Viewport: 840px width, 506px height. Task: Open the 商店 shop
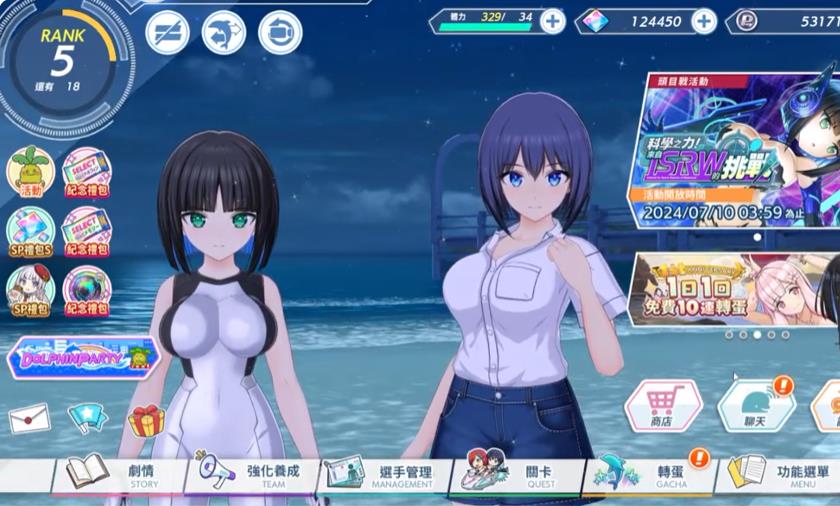click(x=660, y=406)
